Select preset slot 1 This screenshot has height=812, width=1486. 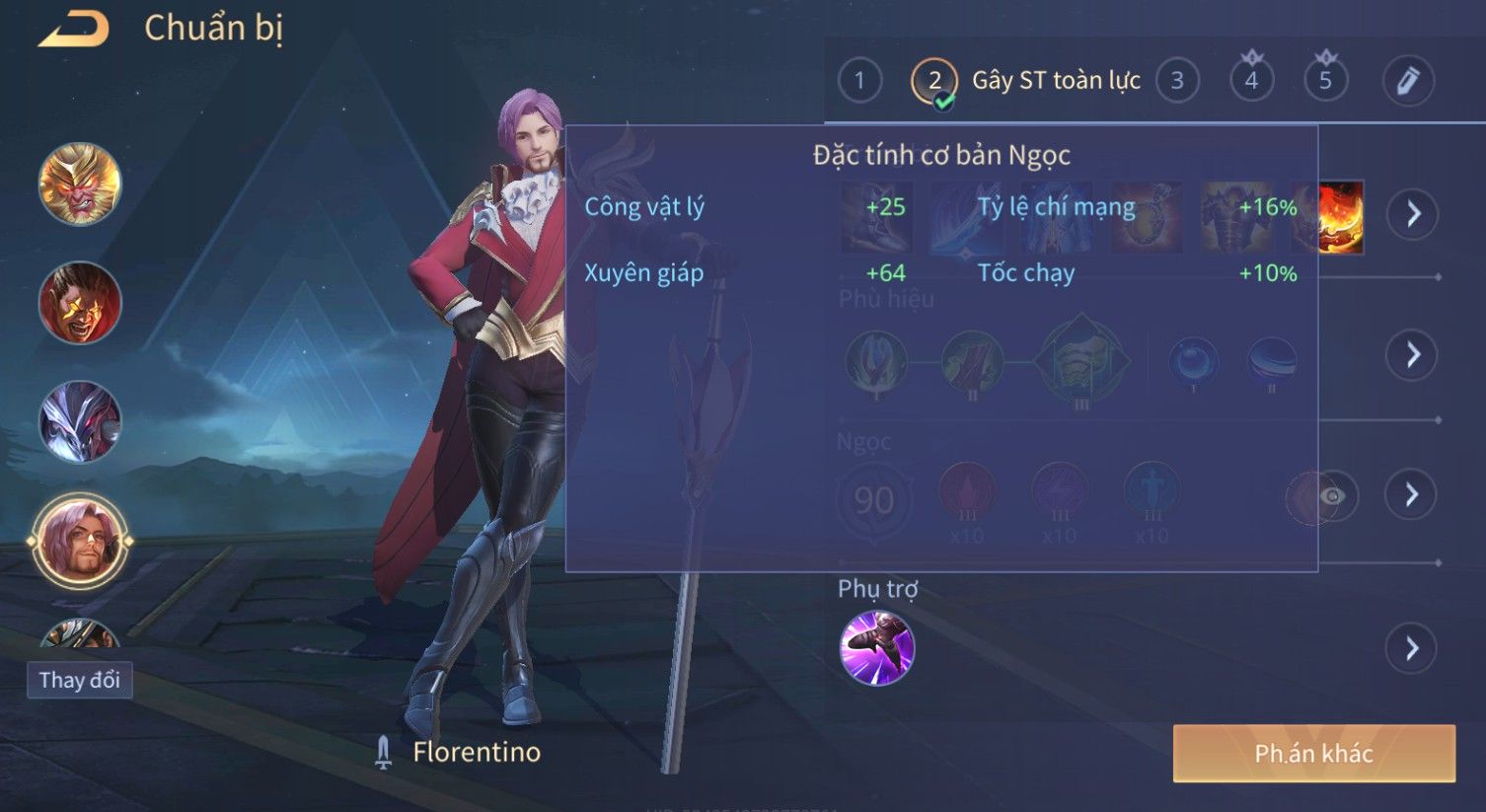point(859,80)
